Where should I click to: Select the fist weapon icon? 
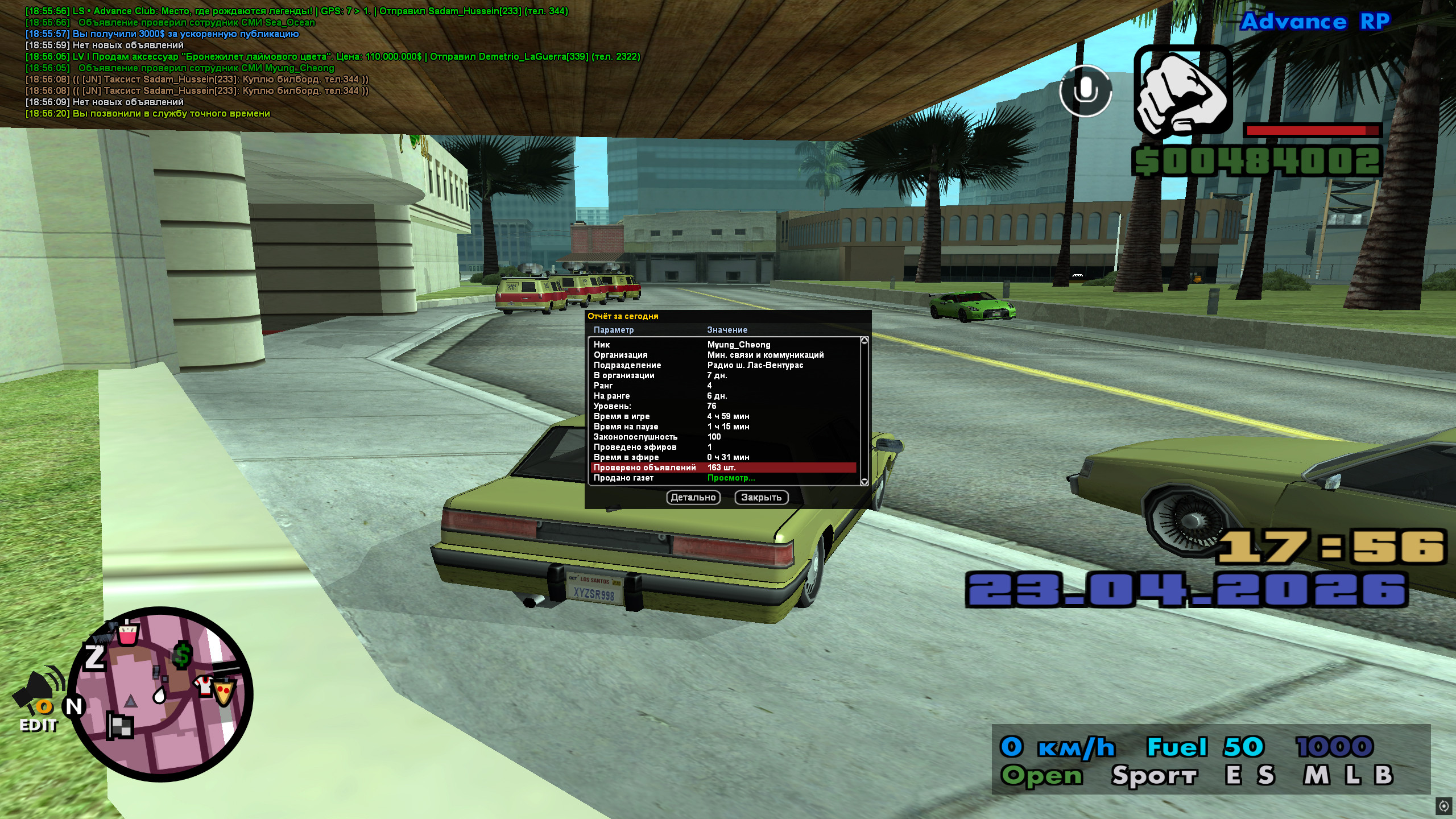pyautogui.click(x=1183, y=91)
